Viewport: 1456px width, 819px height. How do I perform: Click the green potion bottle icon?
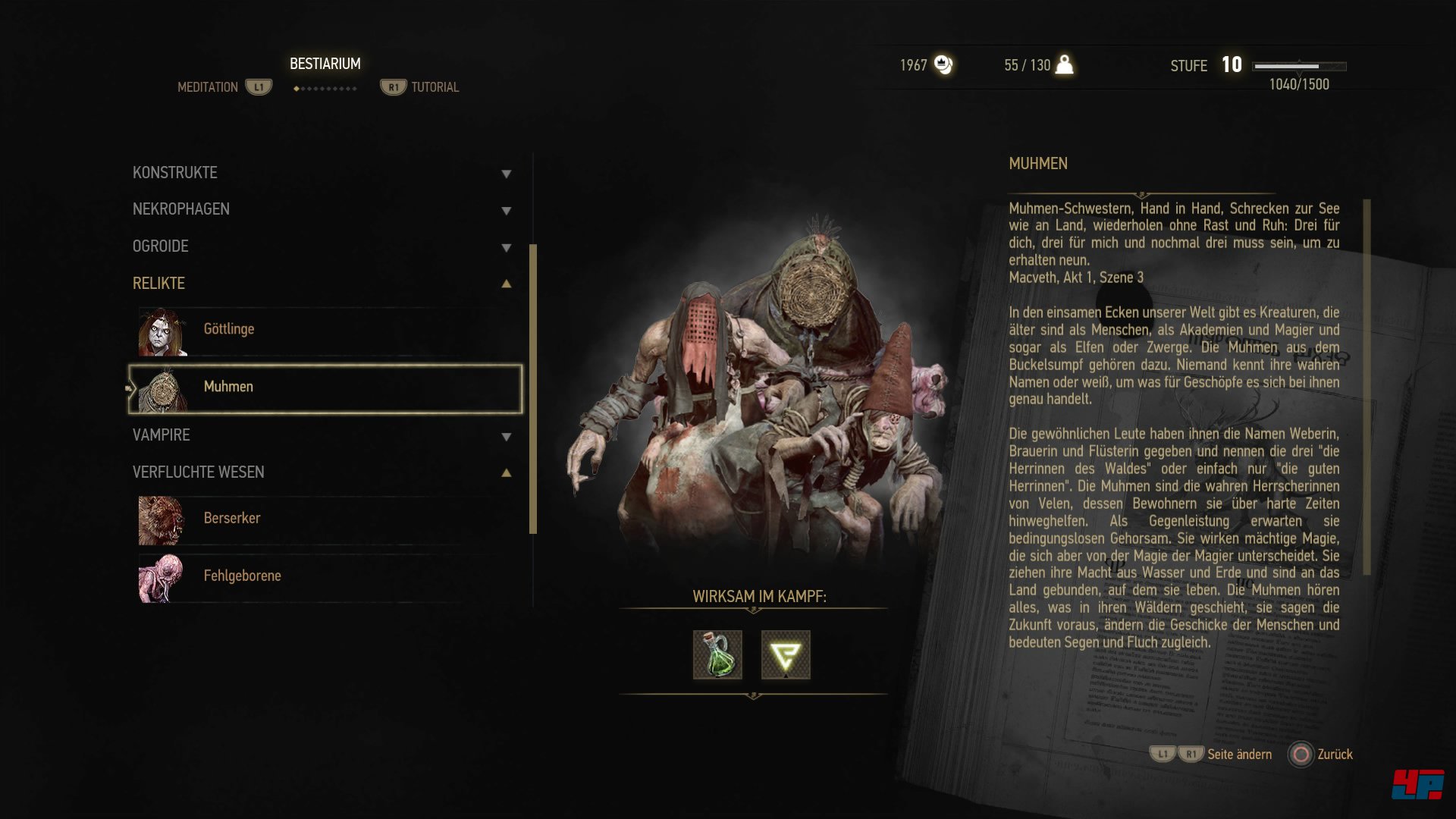point(717,655)
